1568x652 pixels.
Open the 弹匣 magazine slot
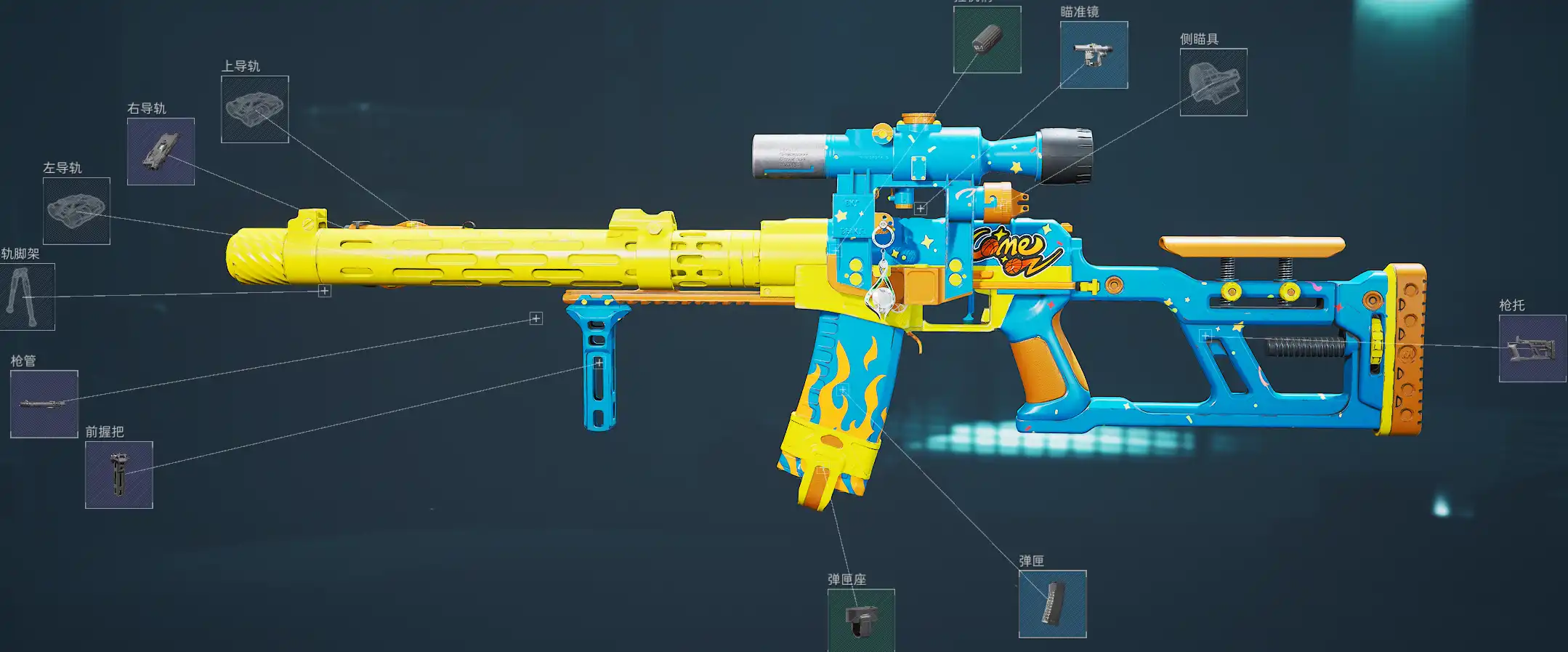1052,604
